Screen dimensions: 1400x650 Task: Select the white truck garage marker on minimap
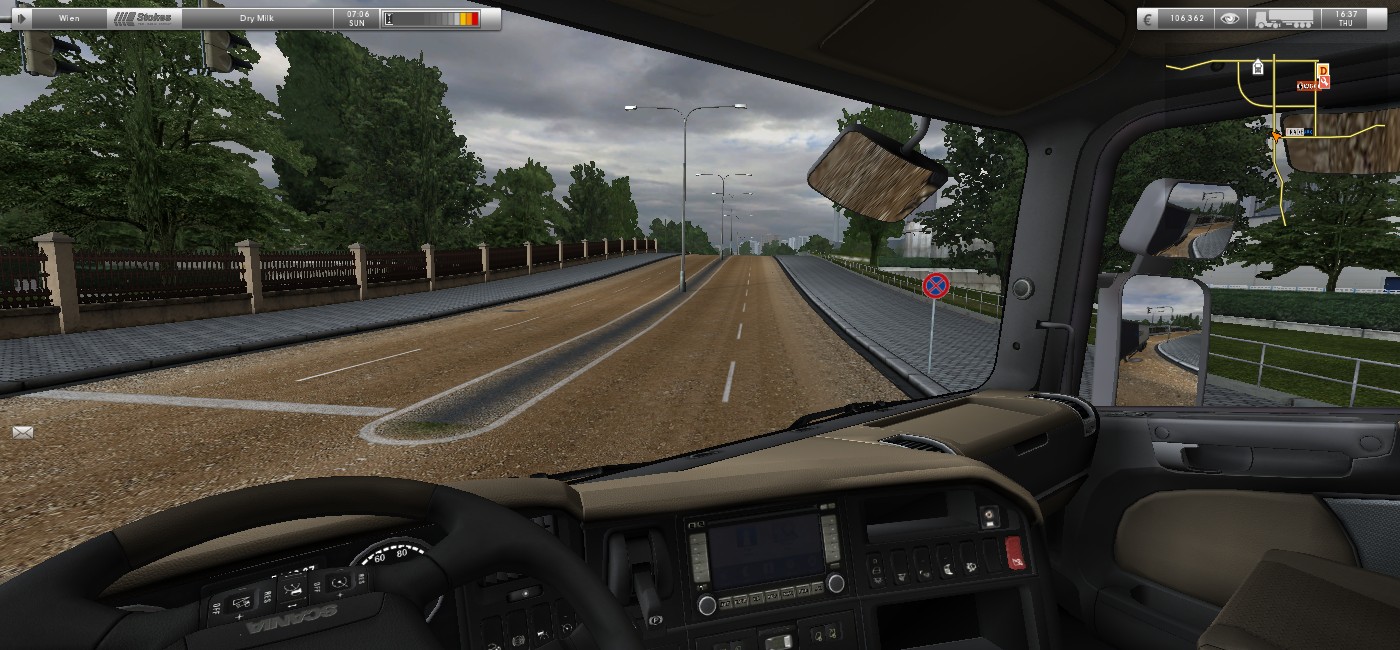coord(1257,68)
